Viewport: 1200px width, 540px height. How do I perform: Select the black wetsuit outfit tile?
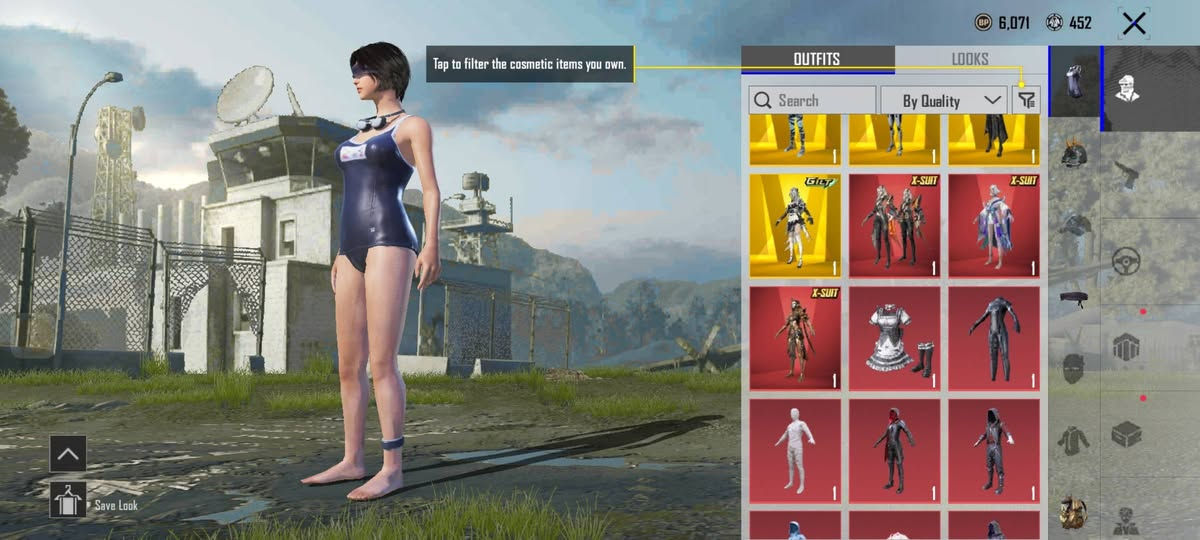pos(994,338)
